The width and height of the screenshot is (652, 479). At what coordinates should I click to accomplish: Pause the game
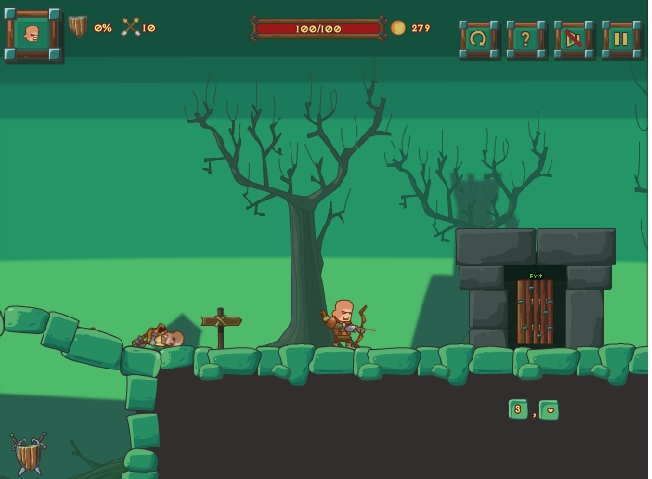tap(620, 39)
